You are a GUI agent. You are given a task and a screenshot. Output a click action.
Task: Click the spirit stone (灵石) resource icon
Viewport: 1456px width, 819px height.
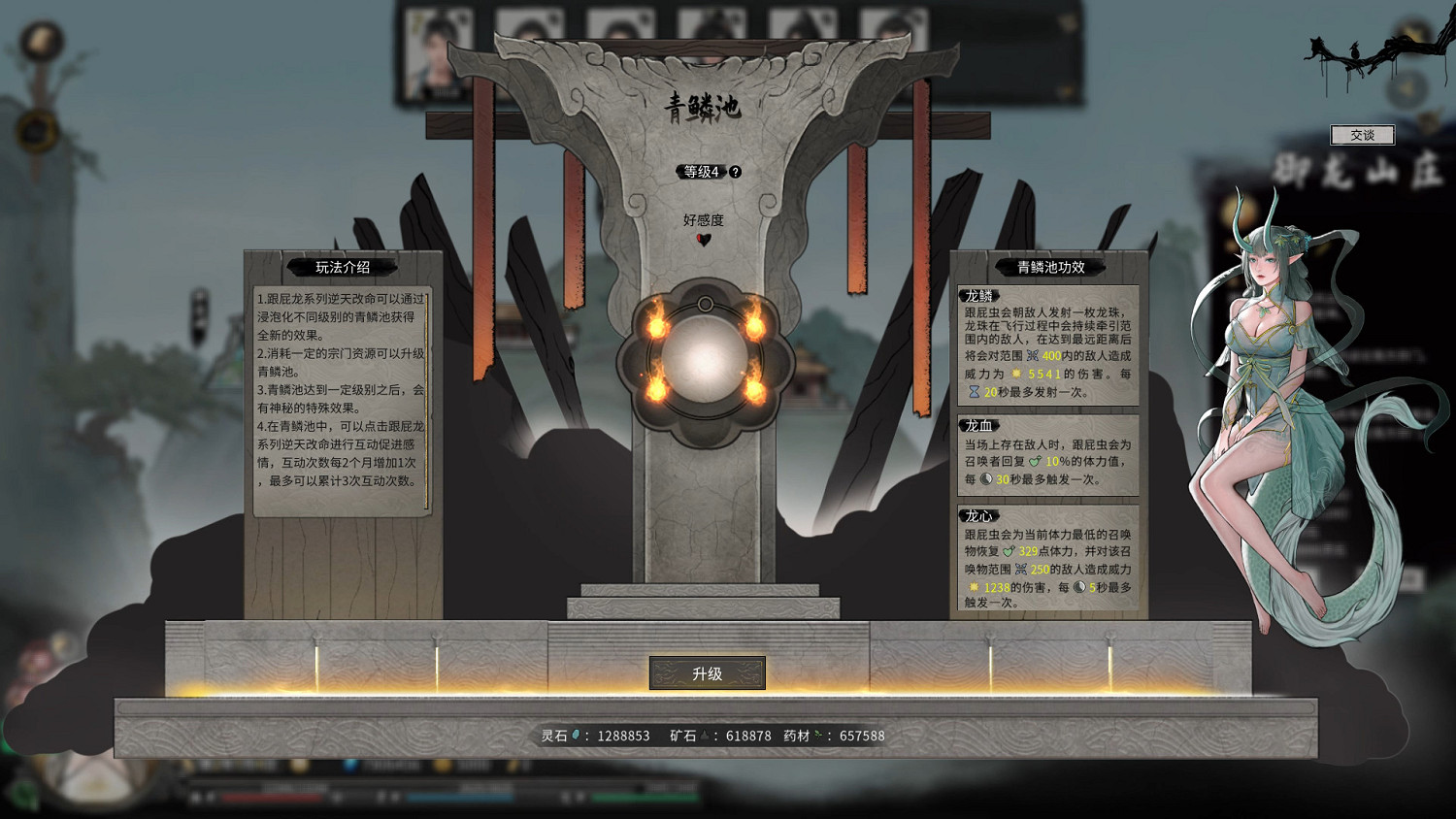[576, 735]
